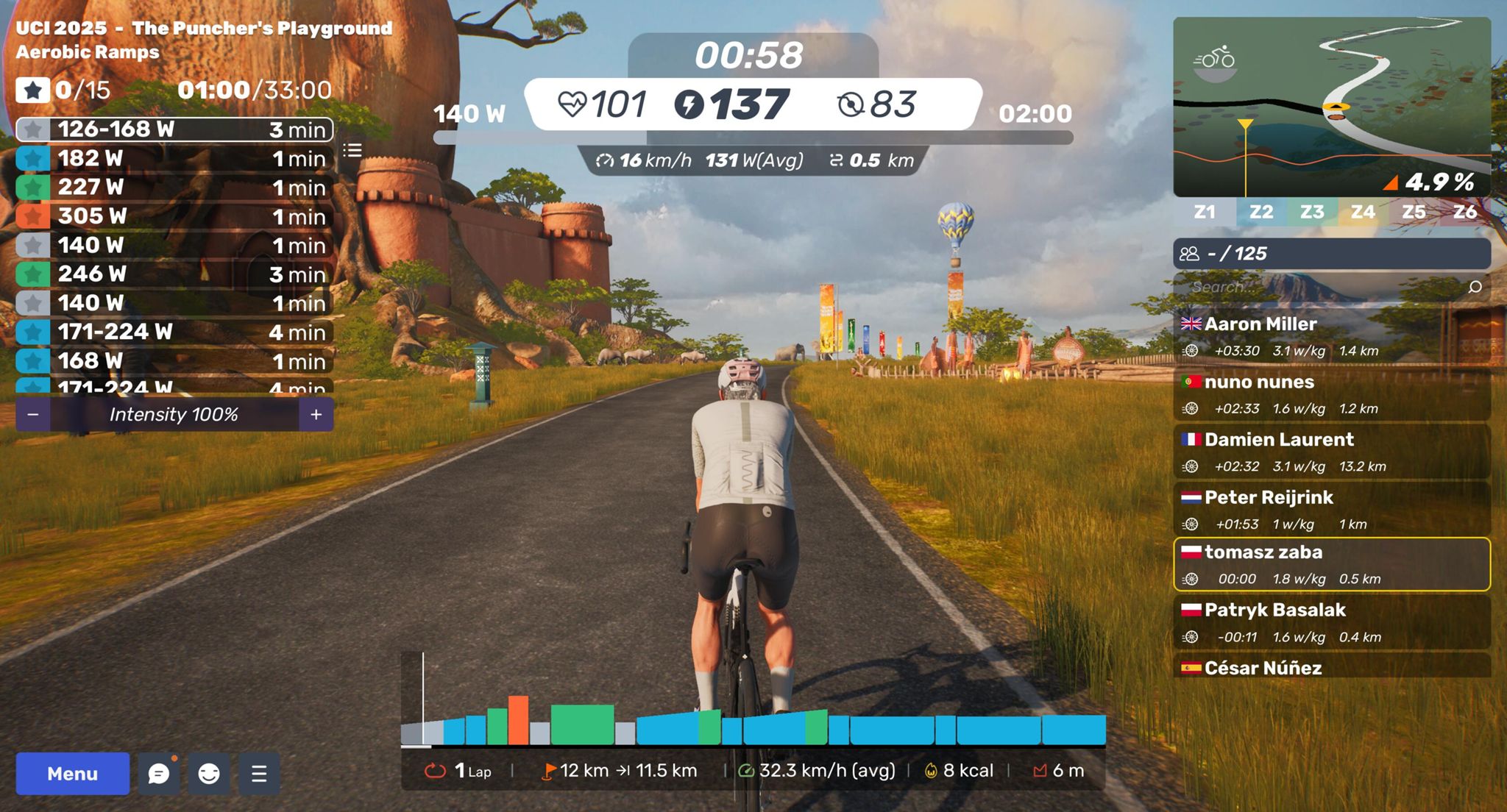Viewport: 1507px width, 812px height.
Task: Open the blue Menu button
Action: pyautogui.click(x=72, y=773)
